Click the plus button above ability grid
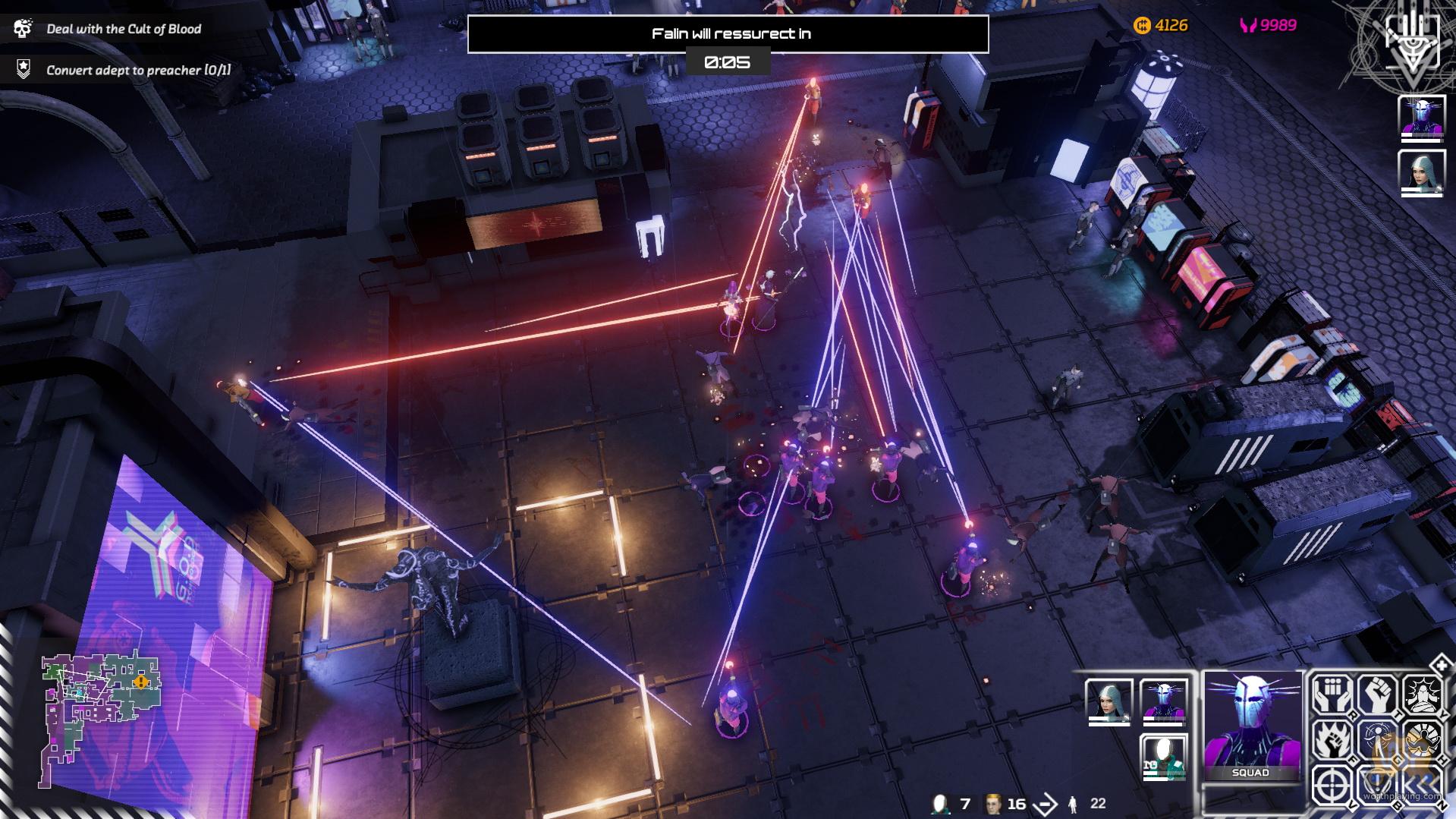Screen dimensions: 1456x819 tap(1439, 665)
